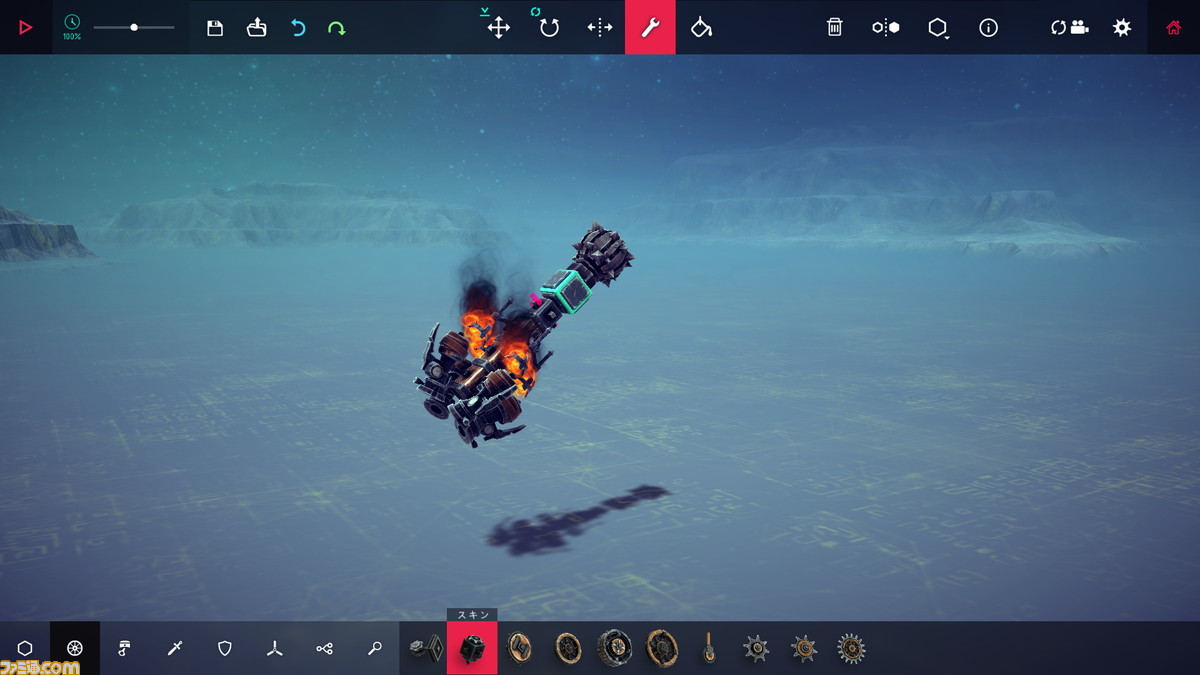
Task: Undo the last action
Action: point(298,28)
